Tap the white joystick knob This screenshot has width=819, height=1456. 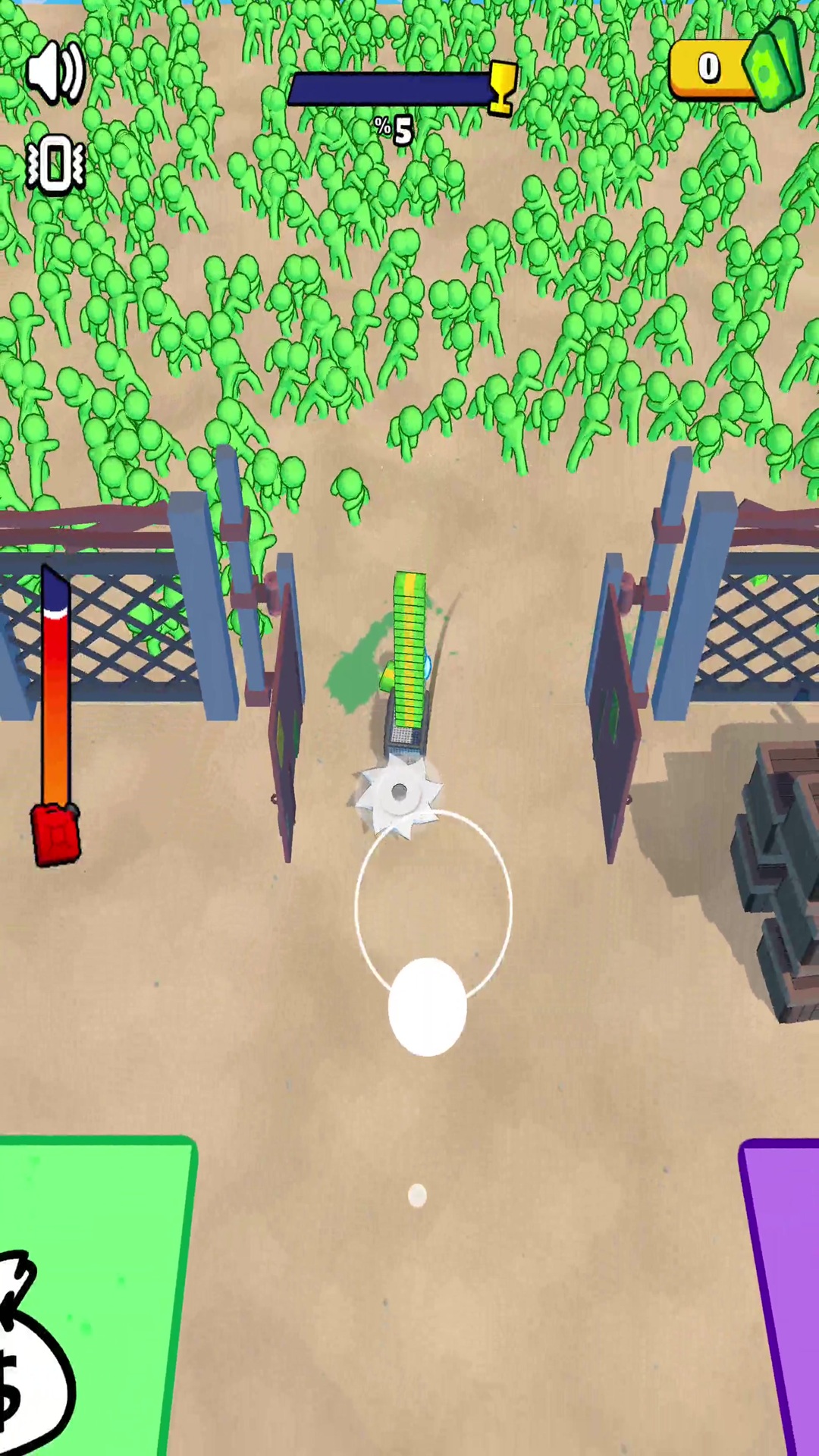click(427, 1006)
